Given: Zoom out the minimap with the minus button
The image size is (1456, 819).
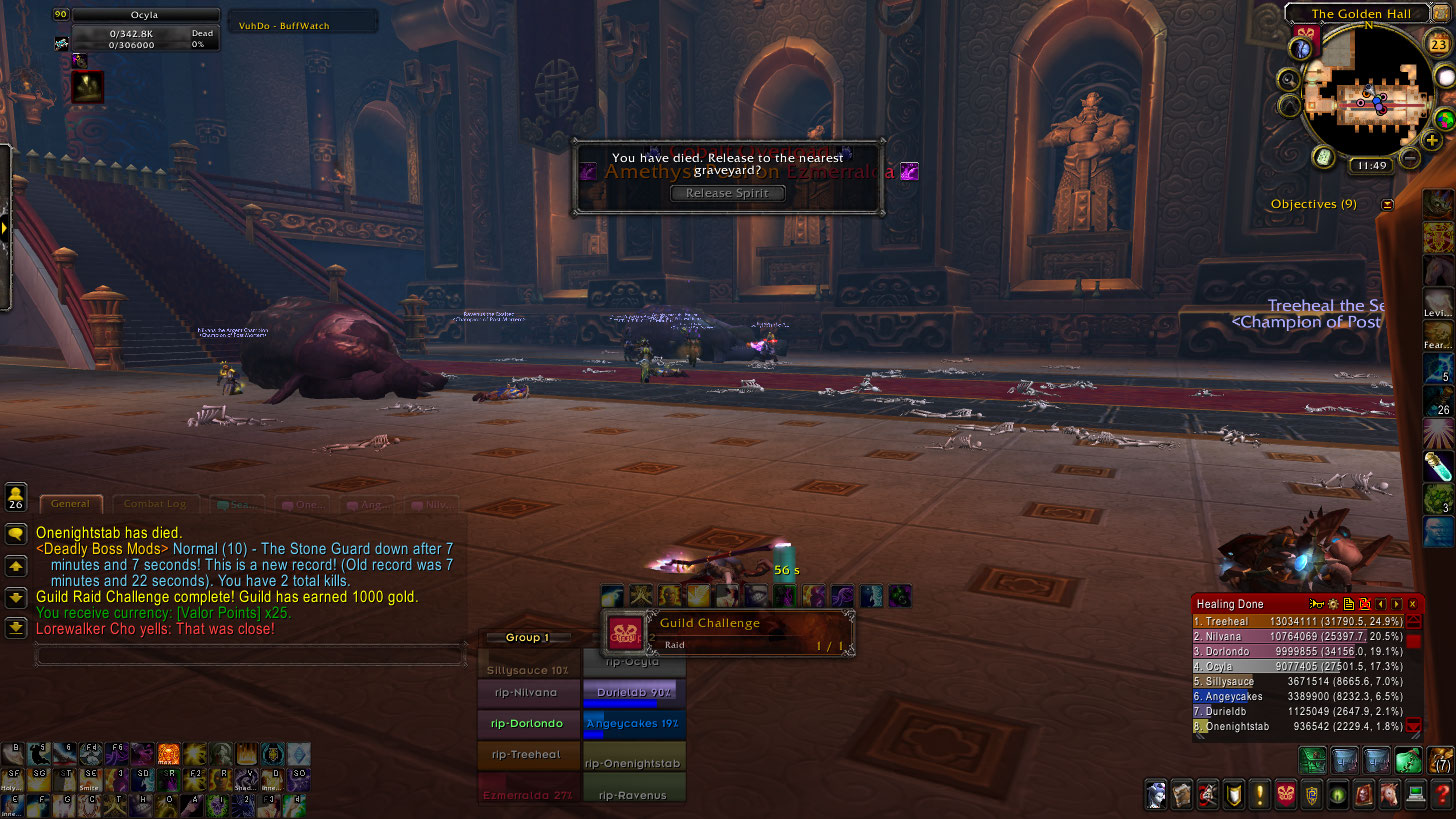Looking at the screenshot, I should 1410,157.
